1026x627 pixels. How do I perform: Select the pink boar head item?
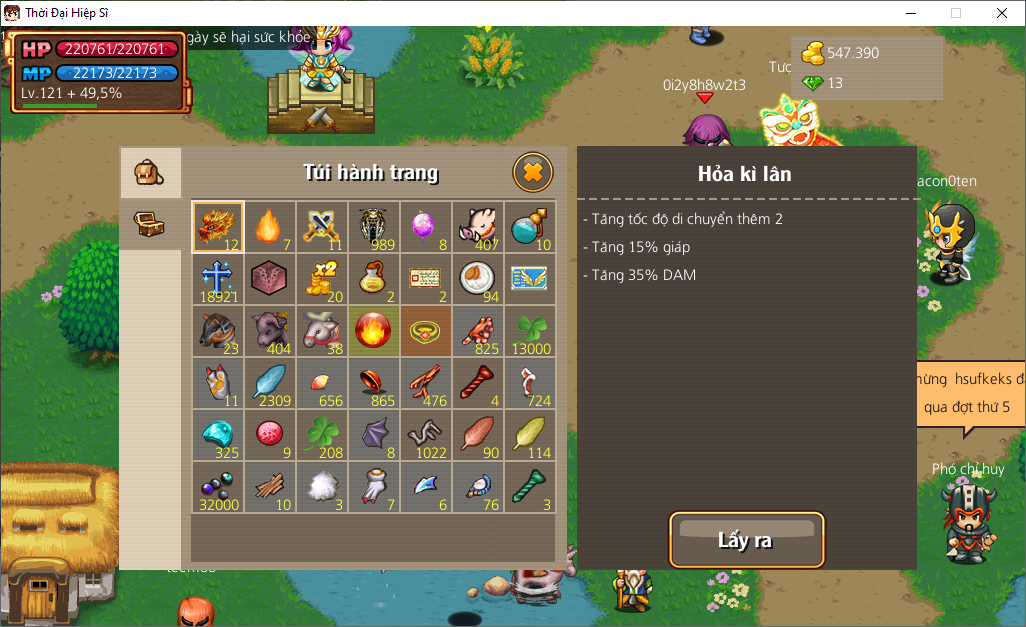(x=478, y=227)
